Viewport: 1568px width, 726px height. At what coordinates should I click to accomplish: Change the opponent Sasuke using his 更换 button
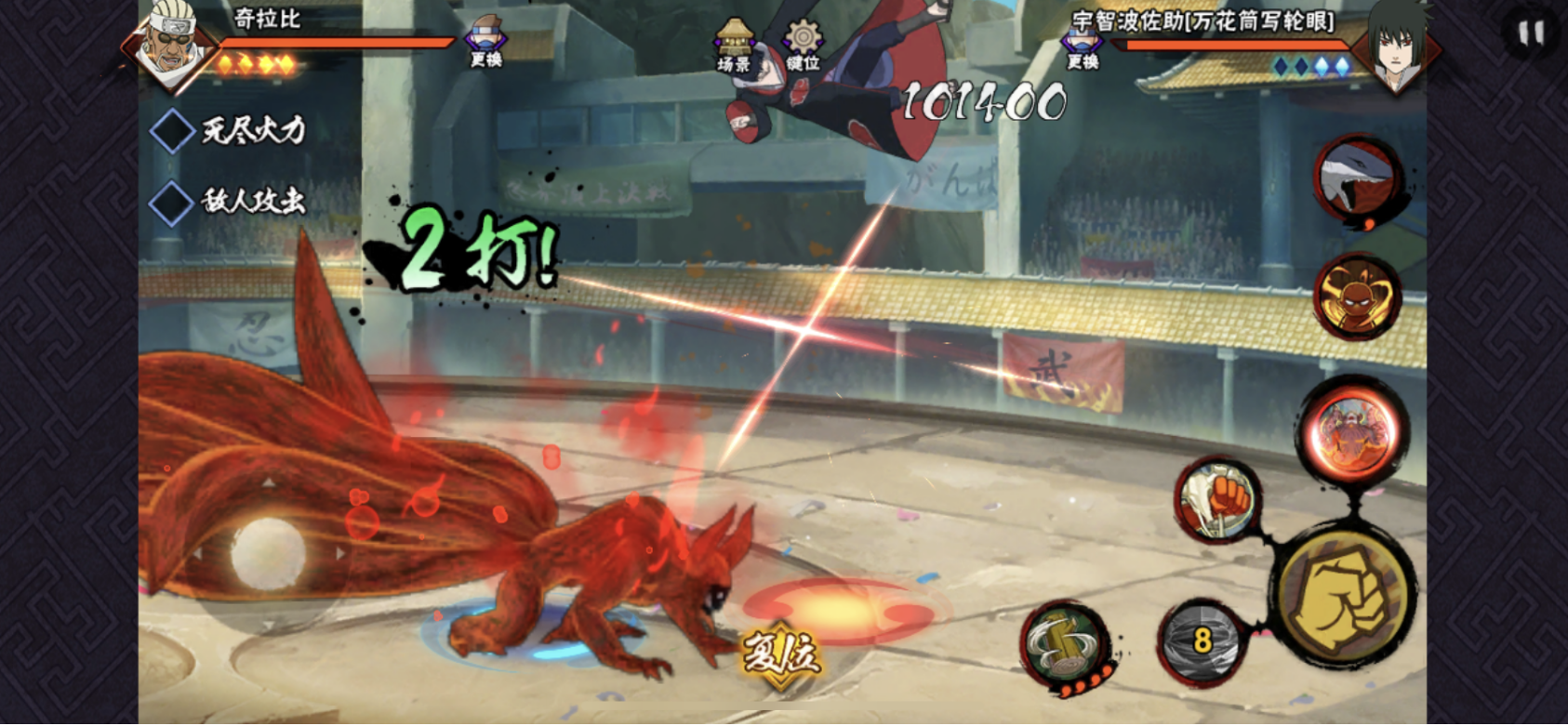point(1082,46)
